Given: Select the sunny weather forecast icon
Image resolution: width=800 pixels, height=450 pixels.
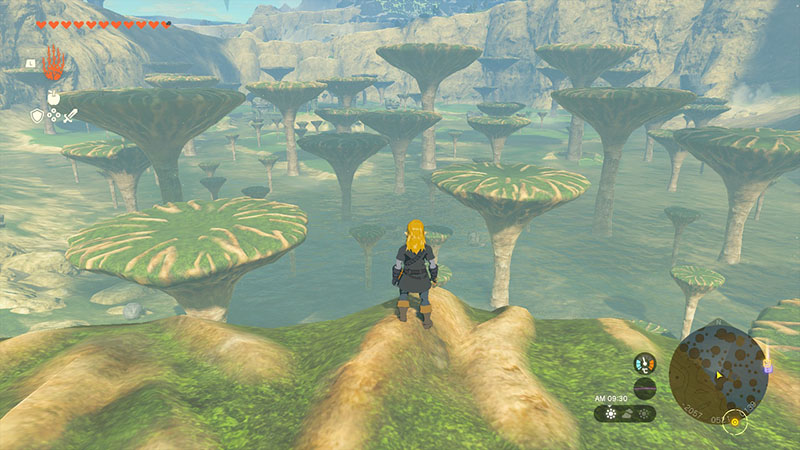Looking at the screenshot, I should (x=610, y=413).
